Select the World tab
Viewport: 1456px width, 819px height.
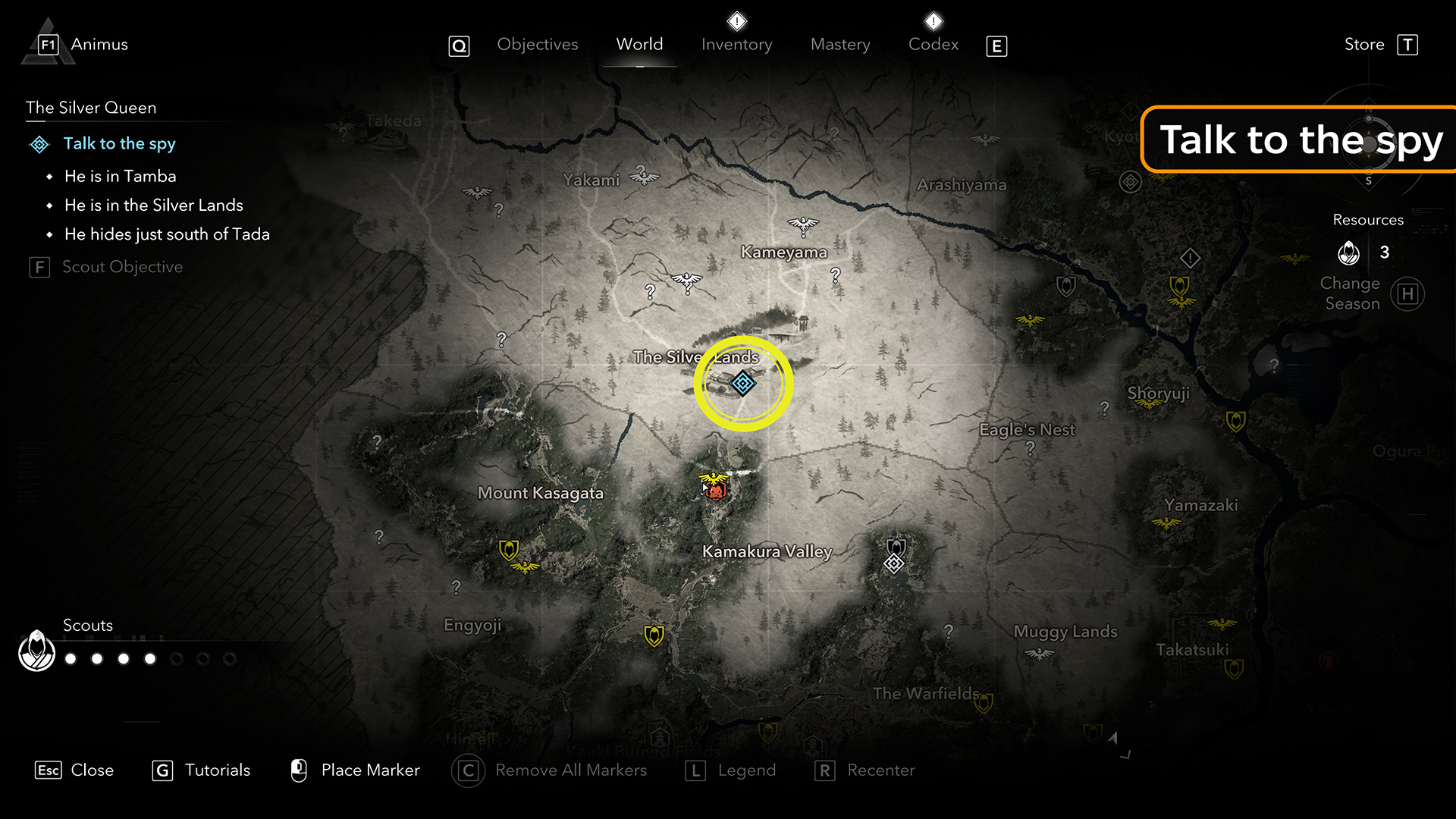point(639,45)
